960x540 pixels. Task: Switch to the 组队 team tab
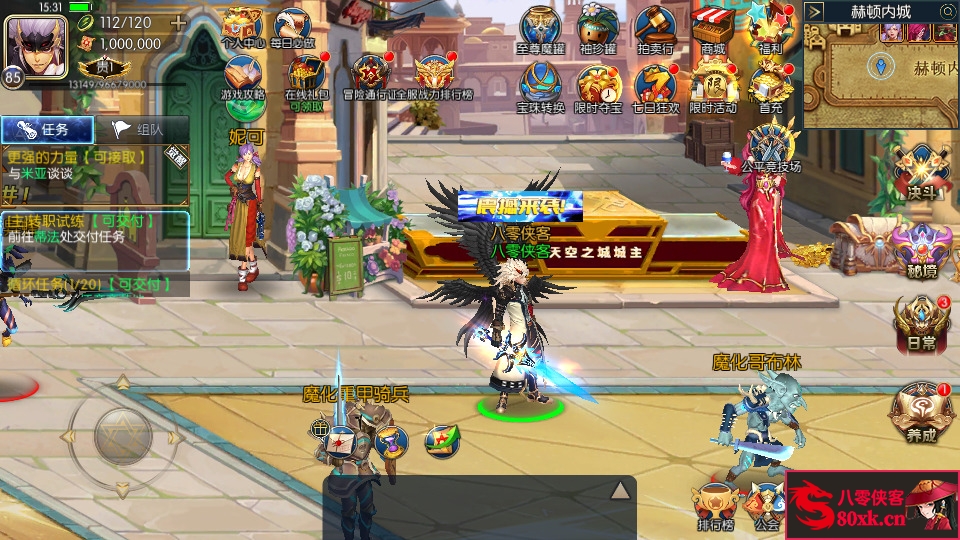[140, 129]
